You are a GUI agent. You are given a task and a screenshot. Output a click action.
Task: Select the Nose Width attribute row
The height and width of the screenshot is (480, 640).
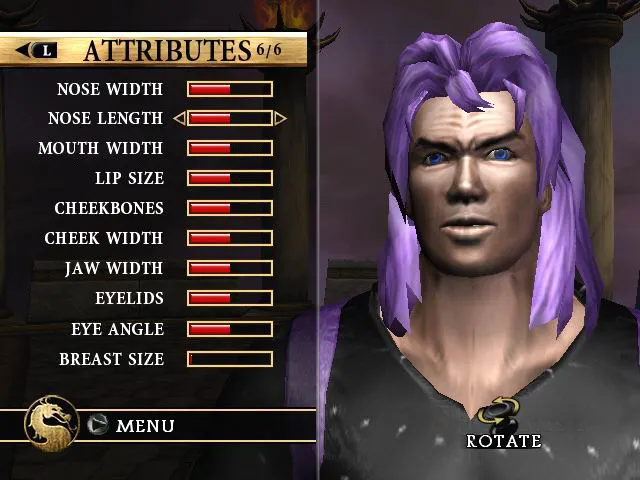pyautogui.click(x=110, y=89)
